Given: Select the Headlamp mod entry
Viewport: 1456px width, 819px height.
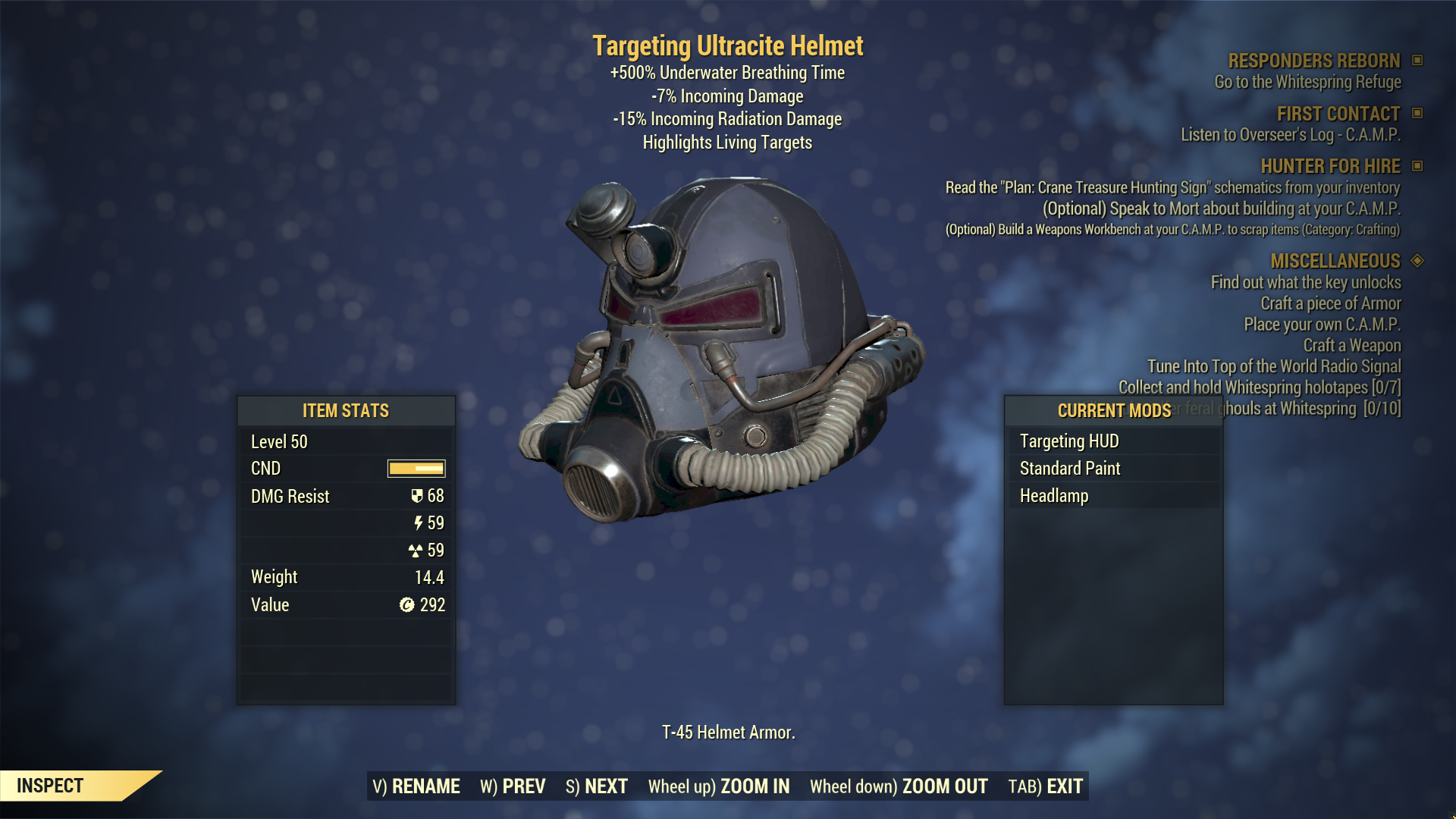Looking at the screenshot, I should (1053, 495).
